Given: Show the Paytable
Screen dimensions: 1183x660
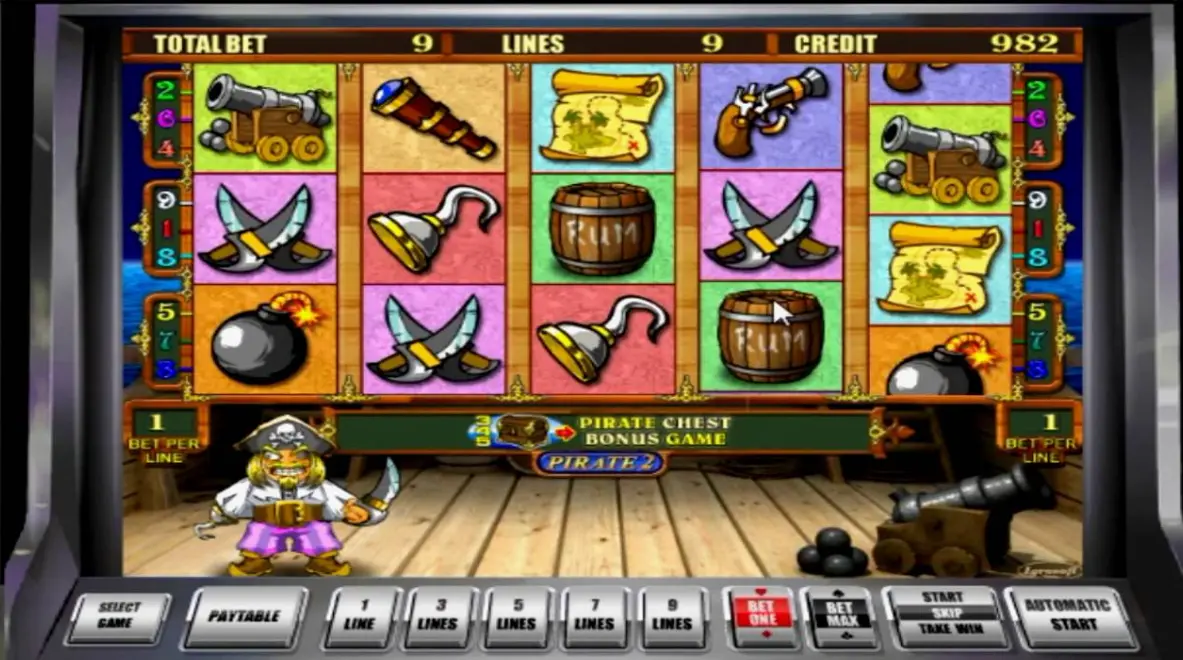Looking at the screenshot, I should pos(244,615).
